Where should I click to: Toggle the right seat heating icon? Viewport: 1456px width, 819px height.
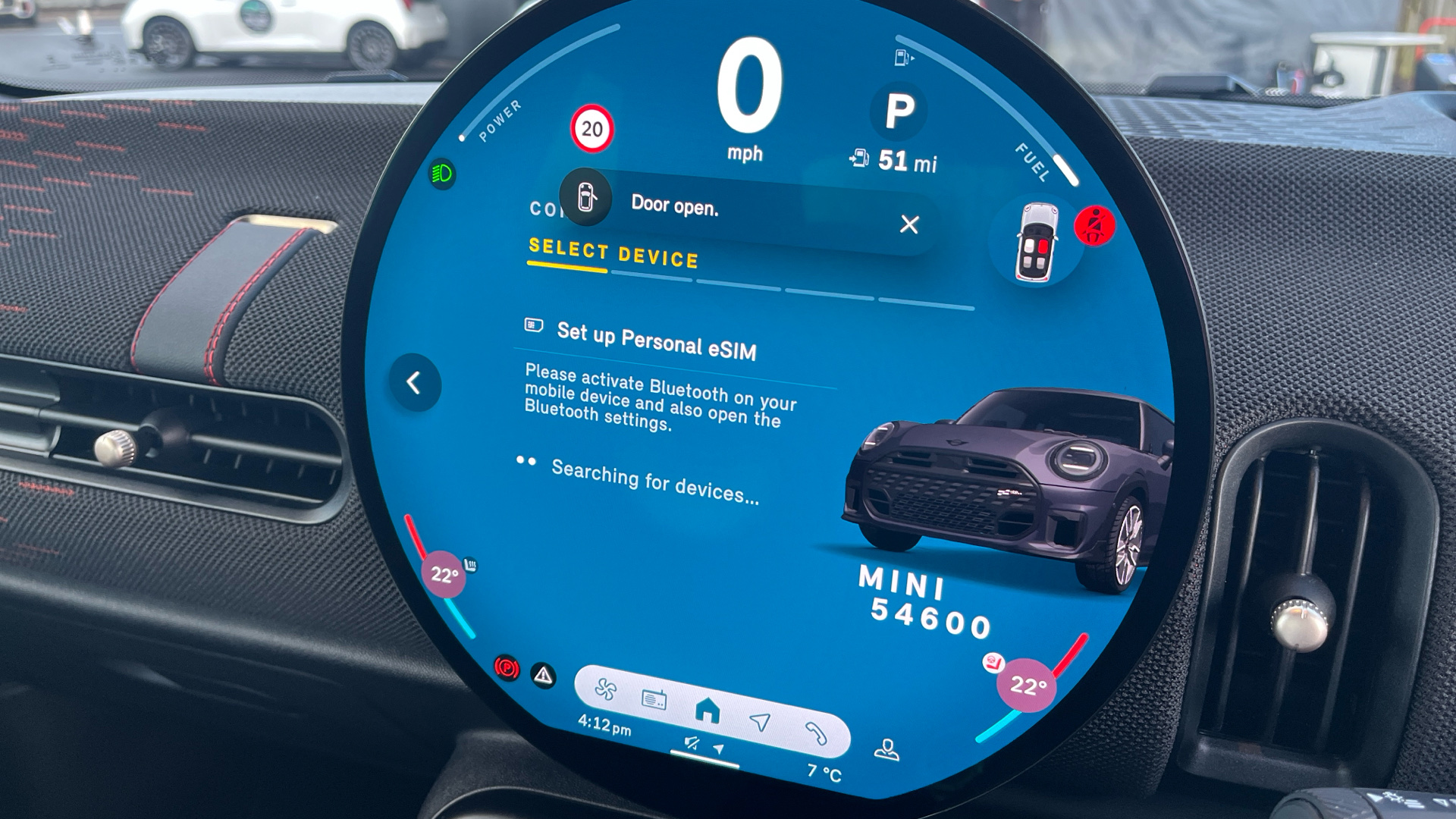(993, 662)
